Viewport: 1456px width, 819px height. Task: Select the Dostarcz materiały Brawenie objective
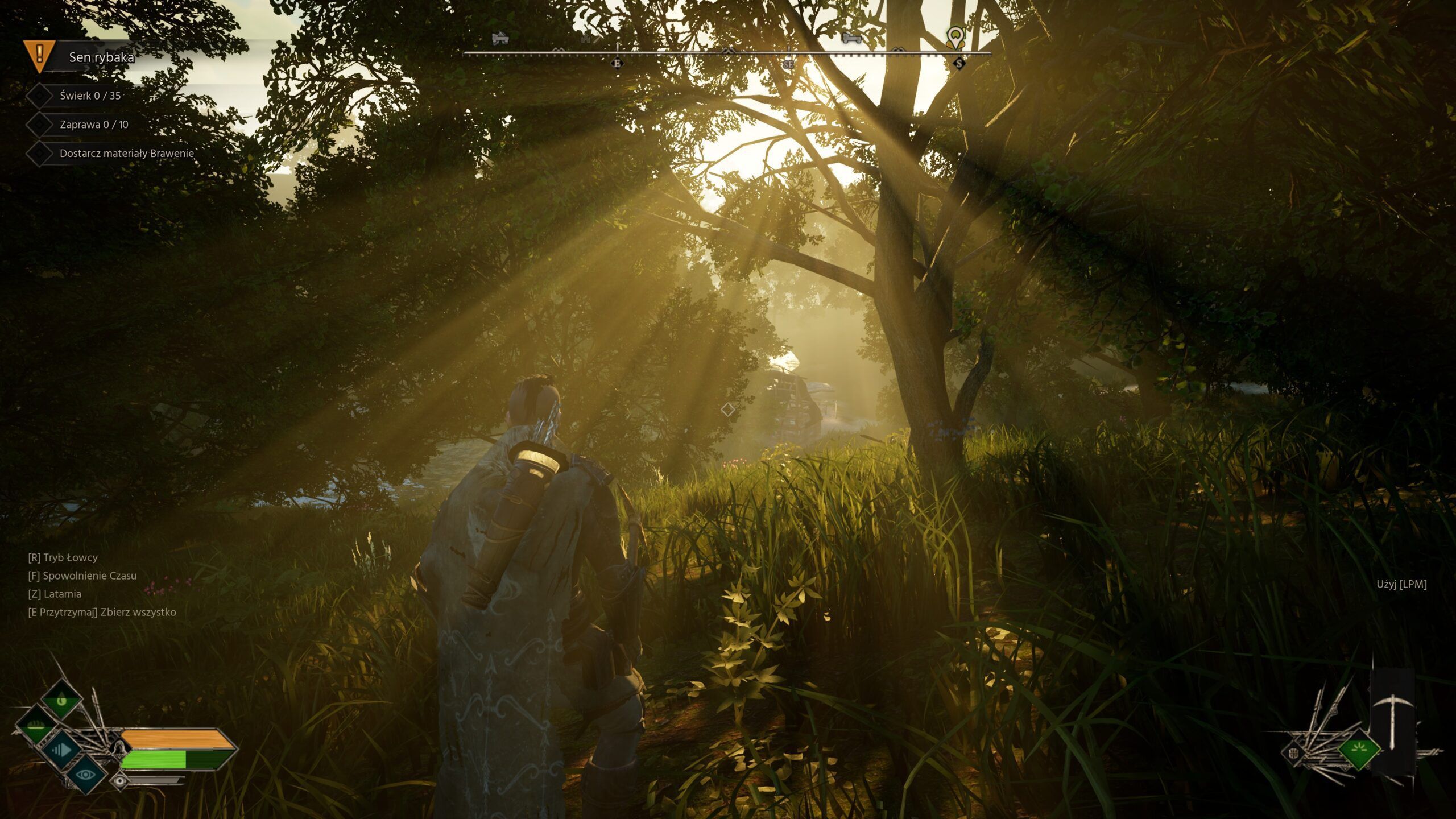click(126, 154)
